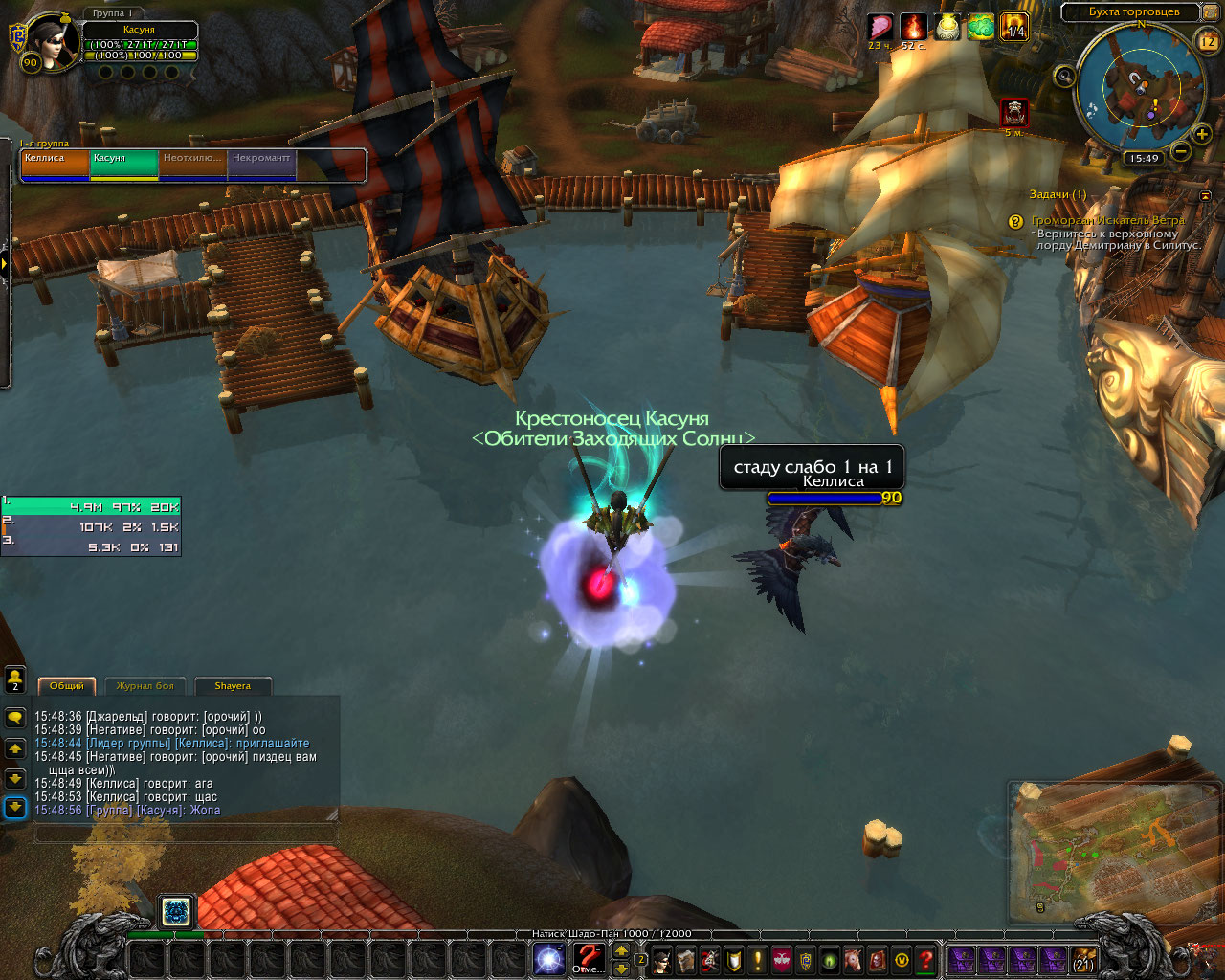
Task: Select the Общий chat tab
Action: tap(66, 686)
